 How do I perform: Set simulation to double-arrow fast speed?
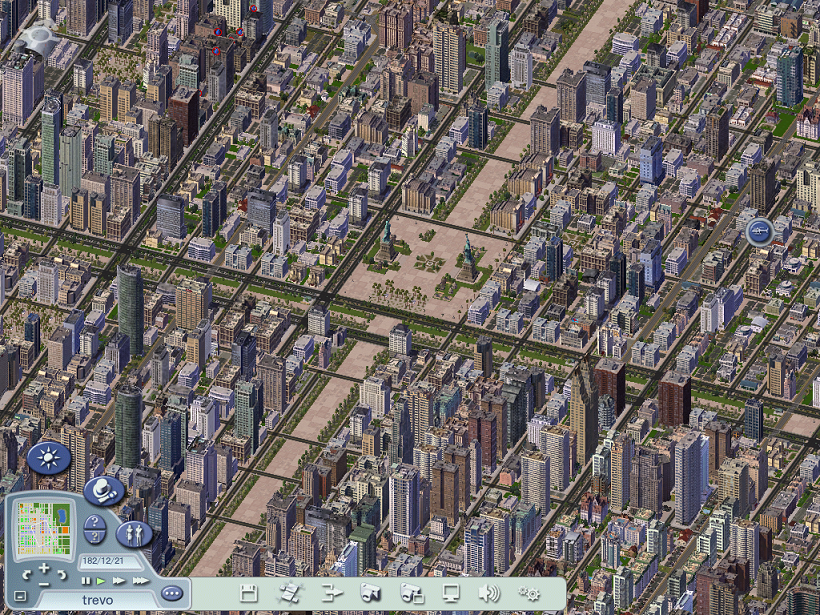pos(119,581)
